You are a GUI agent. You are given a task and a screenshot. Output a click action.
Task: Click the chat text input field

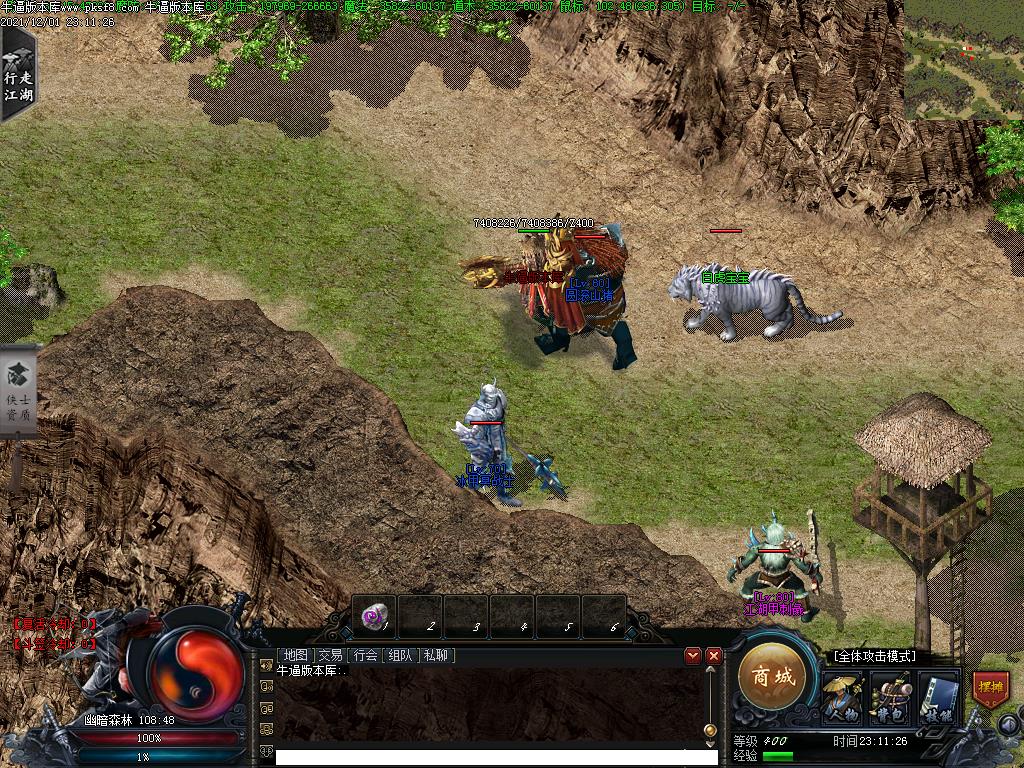click(x=496, y=757)
